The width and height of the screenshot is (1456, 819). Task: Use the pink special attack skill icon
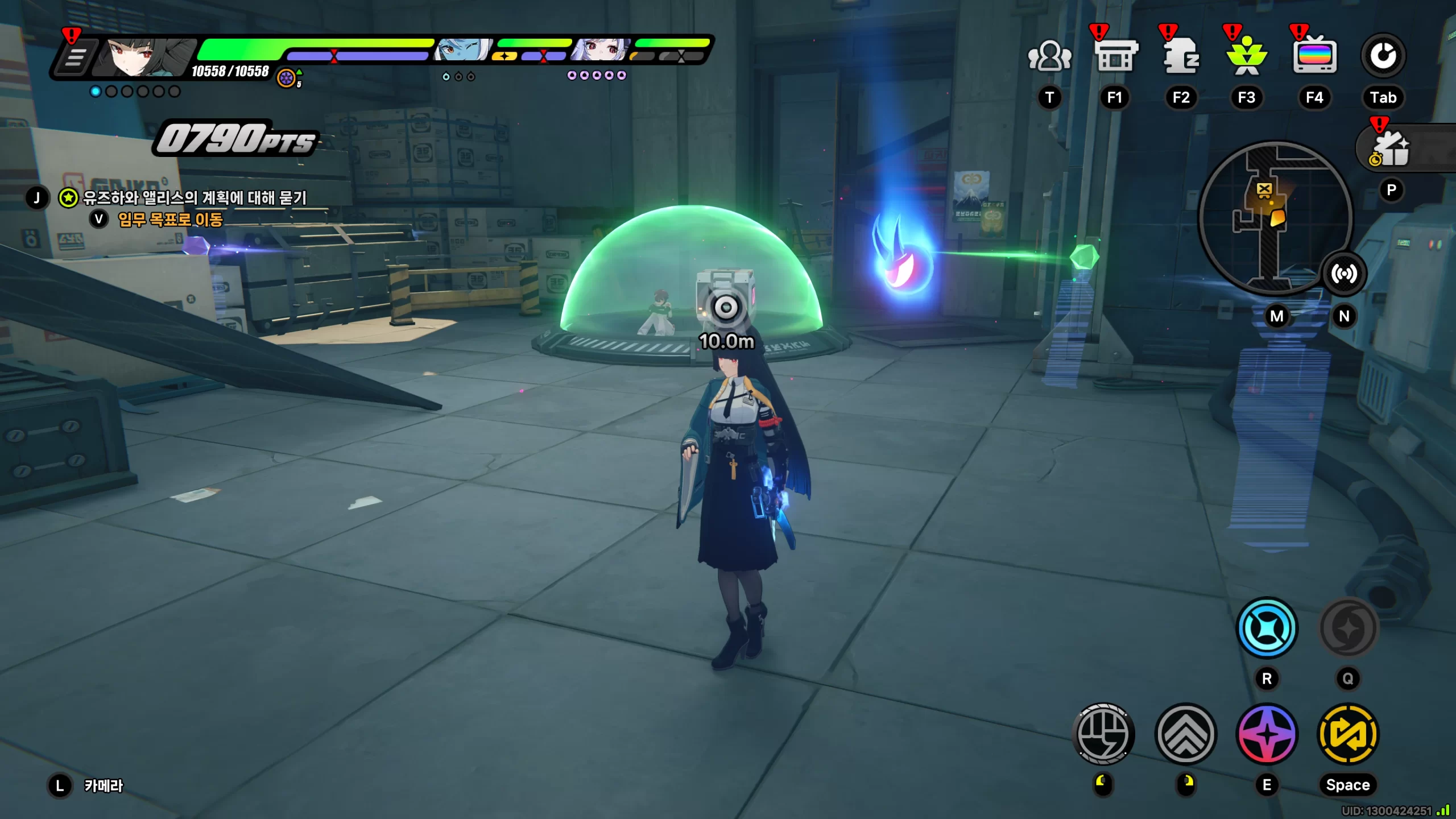(1267, 734)
